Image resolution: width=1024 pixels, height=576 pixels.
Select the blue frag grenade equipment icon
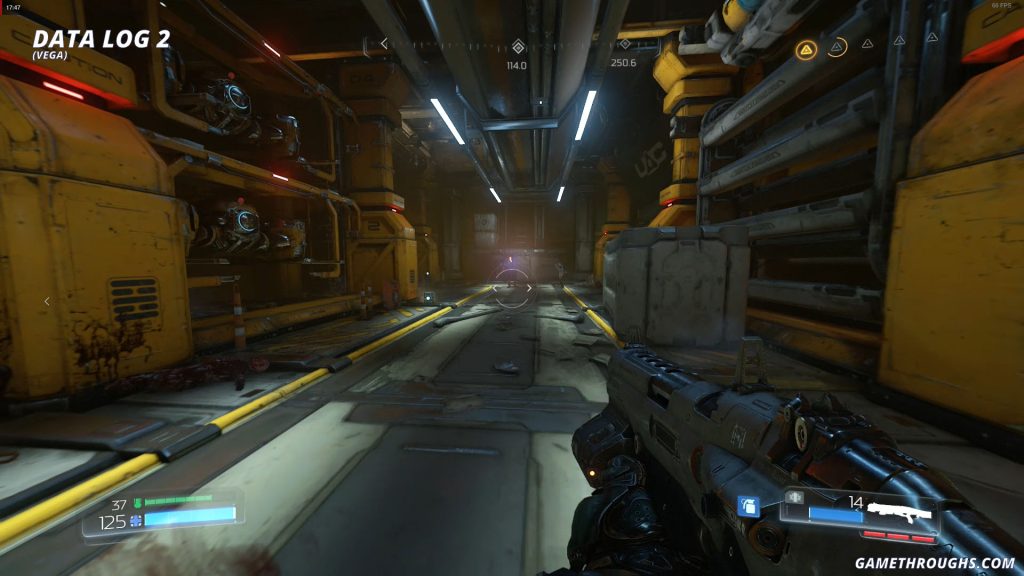(747, 506)
